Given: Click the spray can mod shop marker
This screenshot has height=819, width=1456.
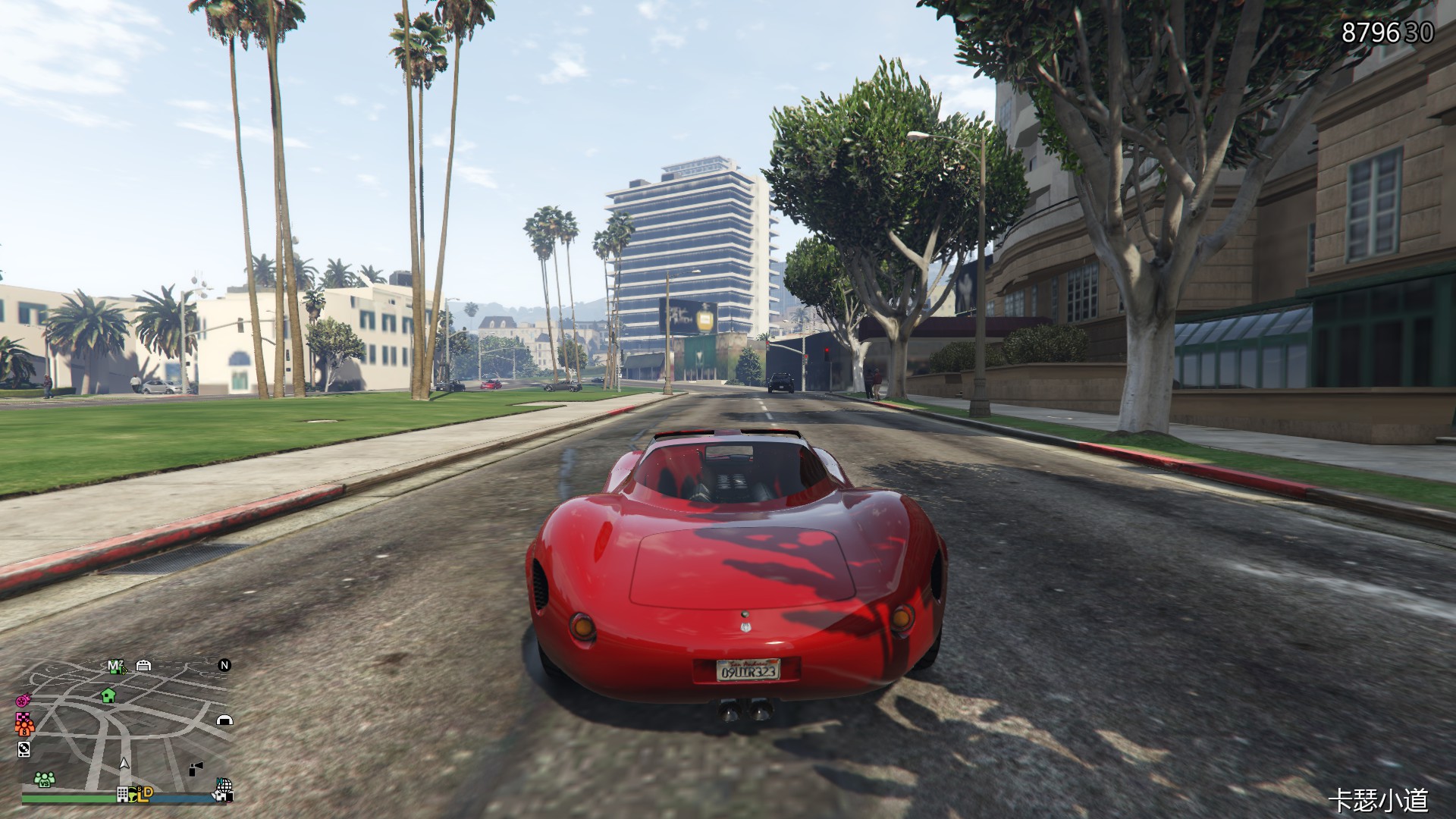Looking at the screenshot, I should pyautogui.click(x=196, y=768).
